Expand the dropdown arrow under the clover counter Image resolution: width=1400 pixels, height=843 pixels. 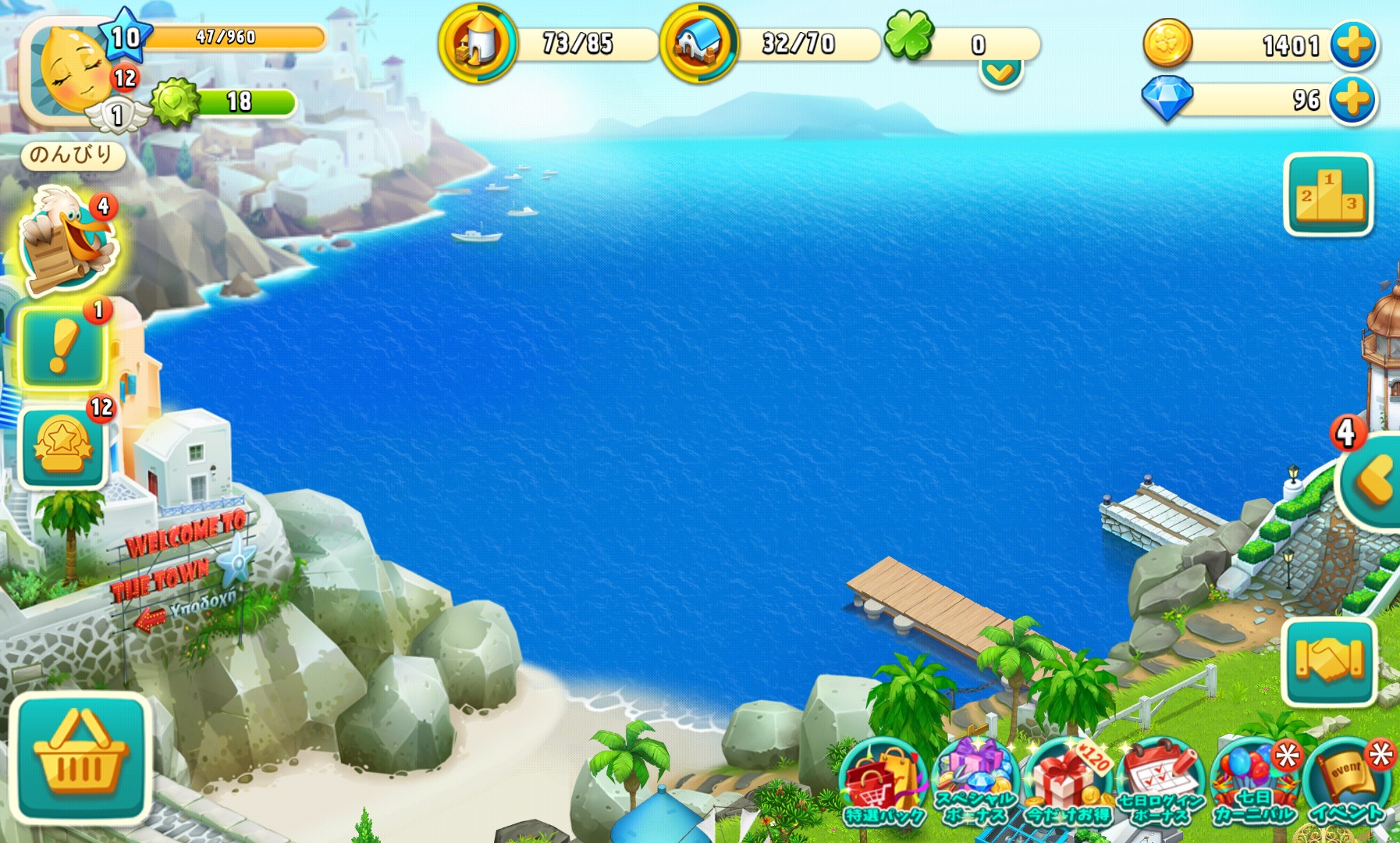point(1001,73)
